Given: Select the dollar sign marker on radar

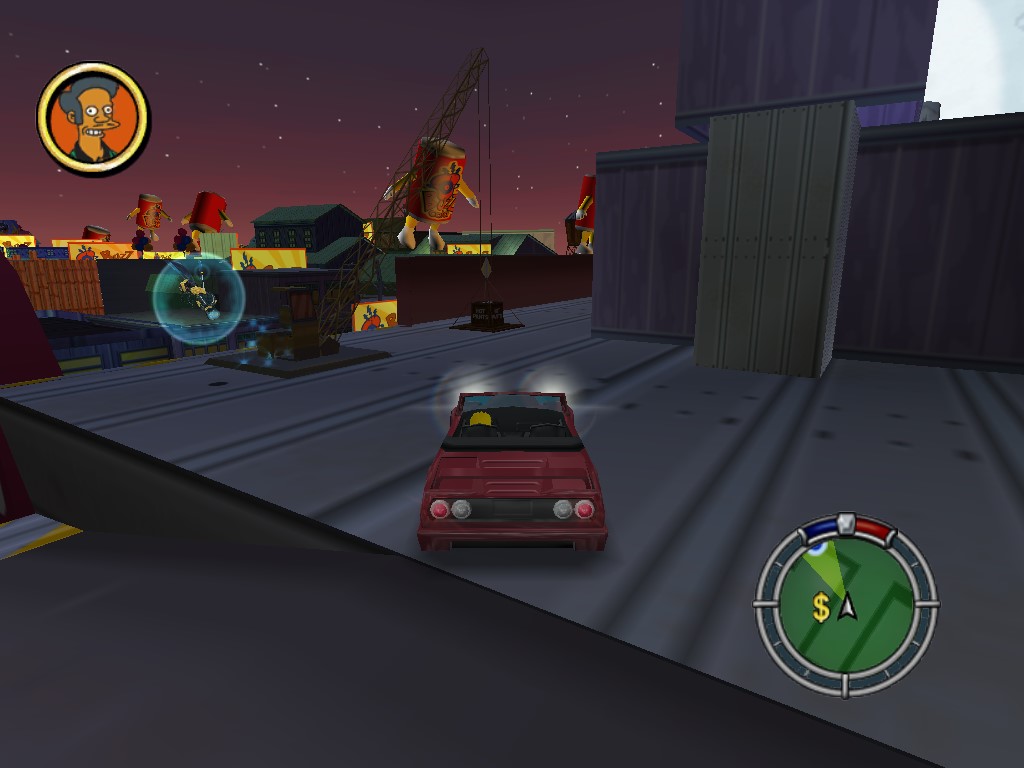Looking at the screenshot, I should click(821, 608).
